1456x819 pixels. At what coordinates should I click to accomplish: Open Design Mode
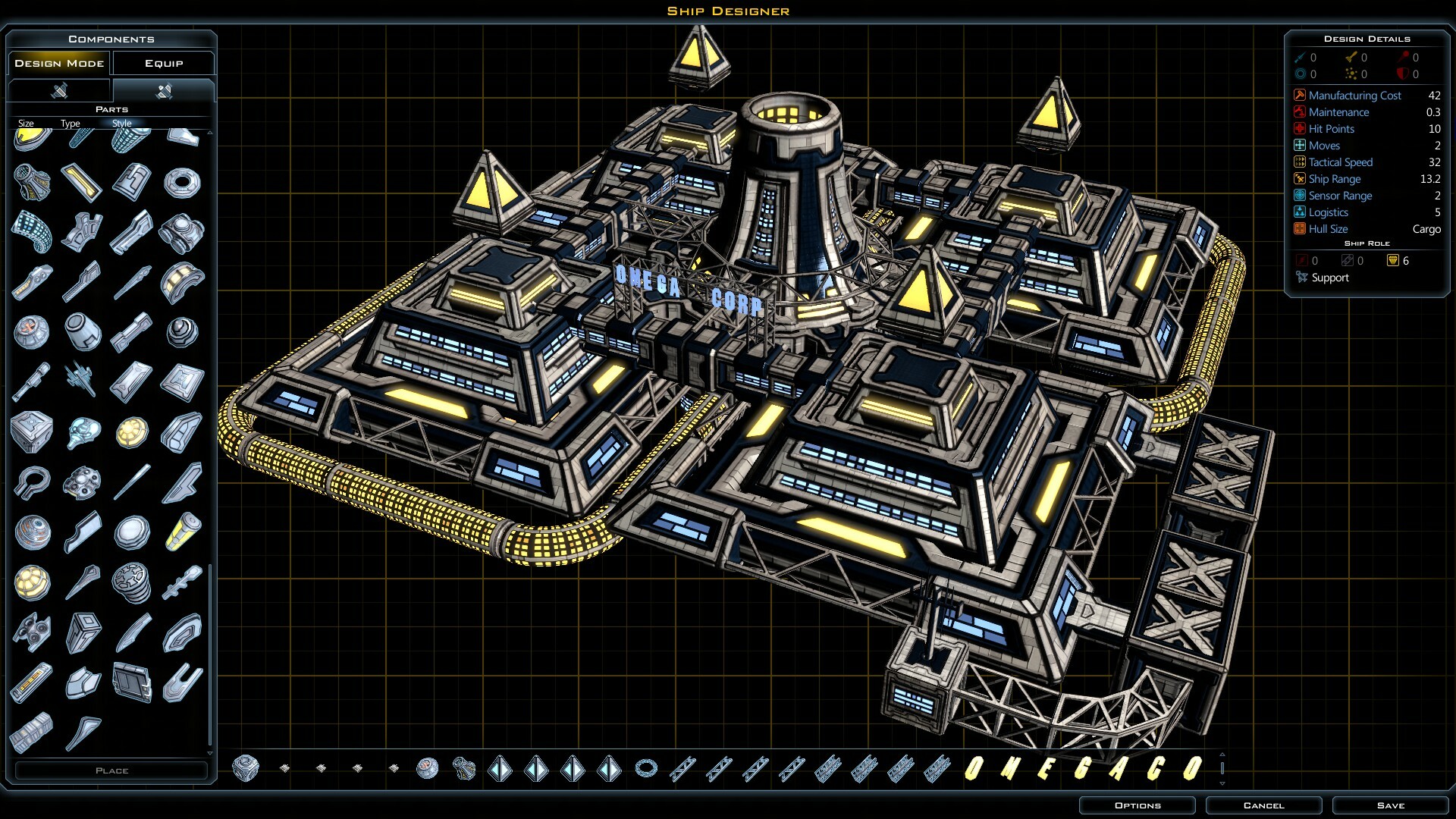pos(58,63)
